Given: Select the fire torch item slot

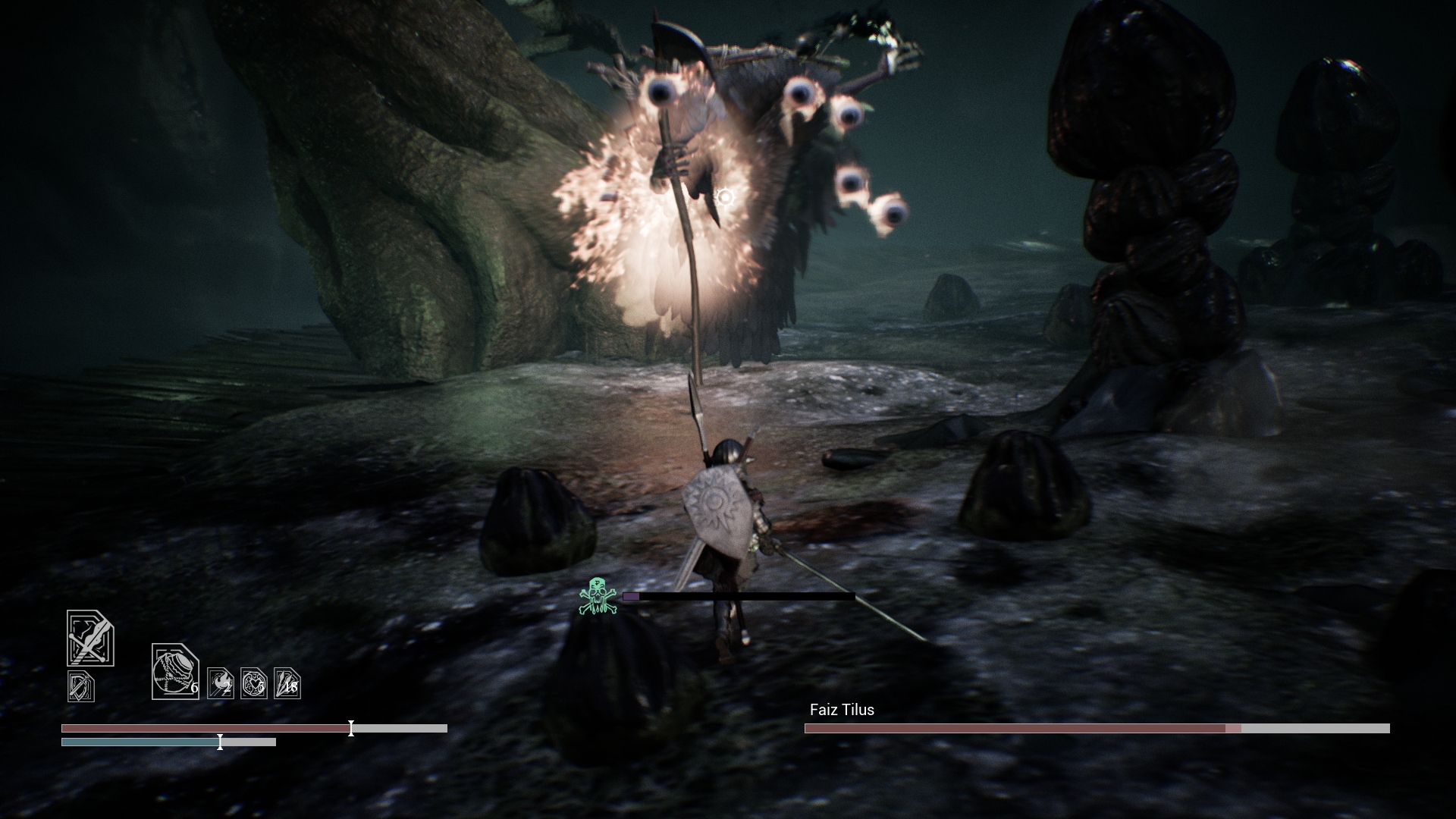Looking at the screenshot, I should pyautogui.click(x=221, y=683).
